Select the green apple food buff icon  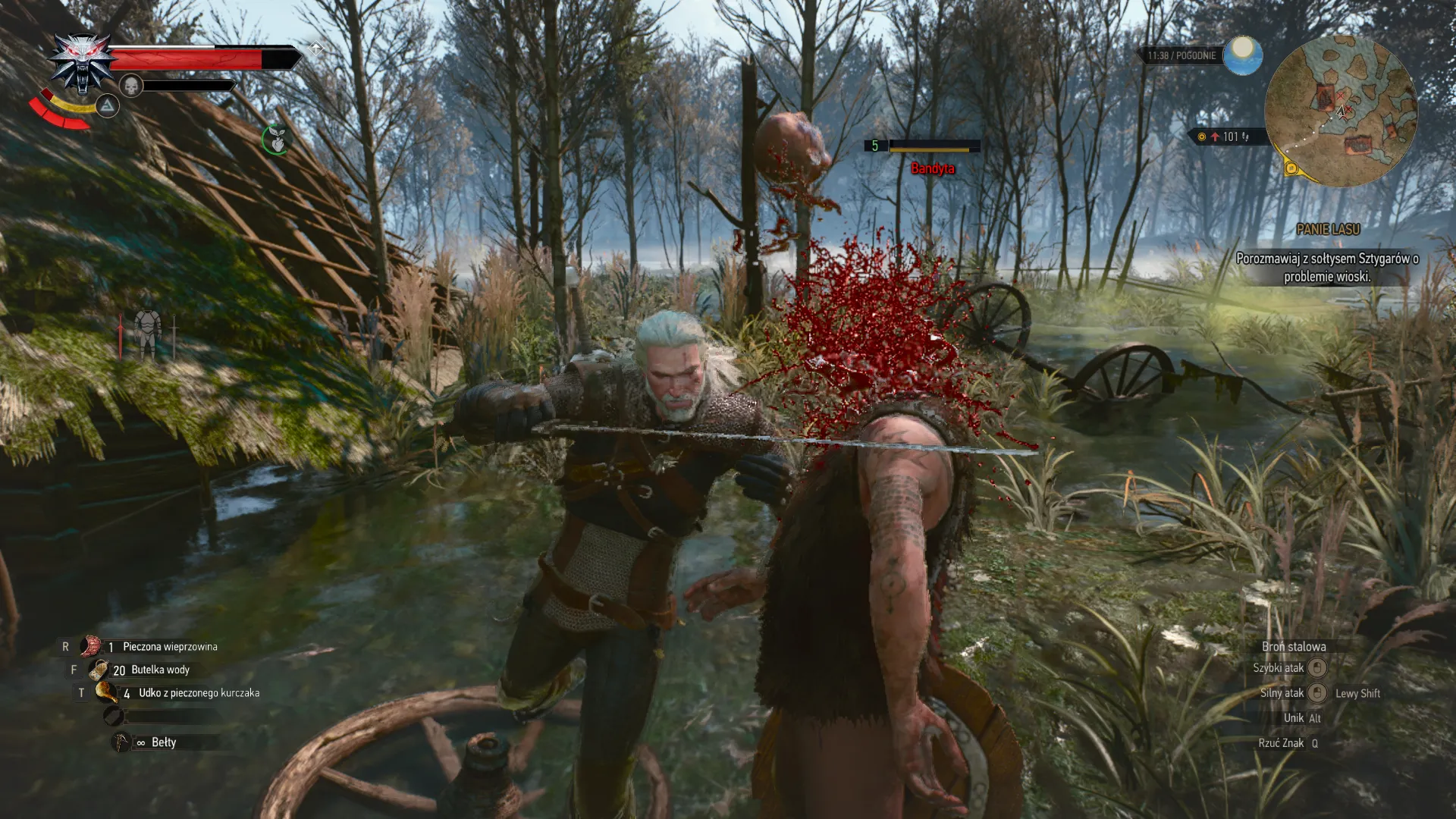[x=276, y=140]
